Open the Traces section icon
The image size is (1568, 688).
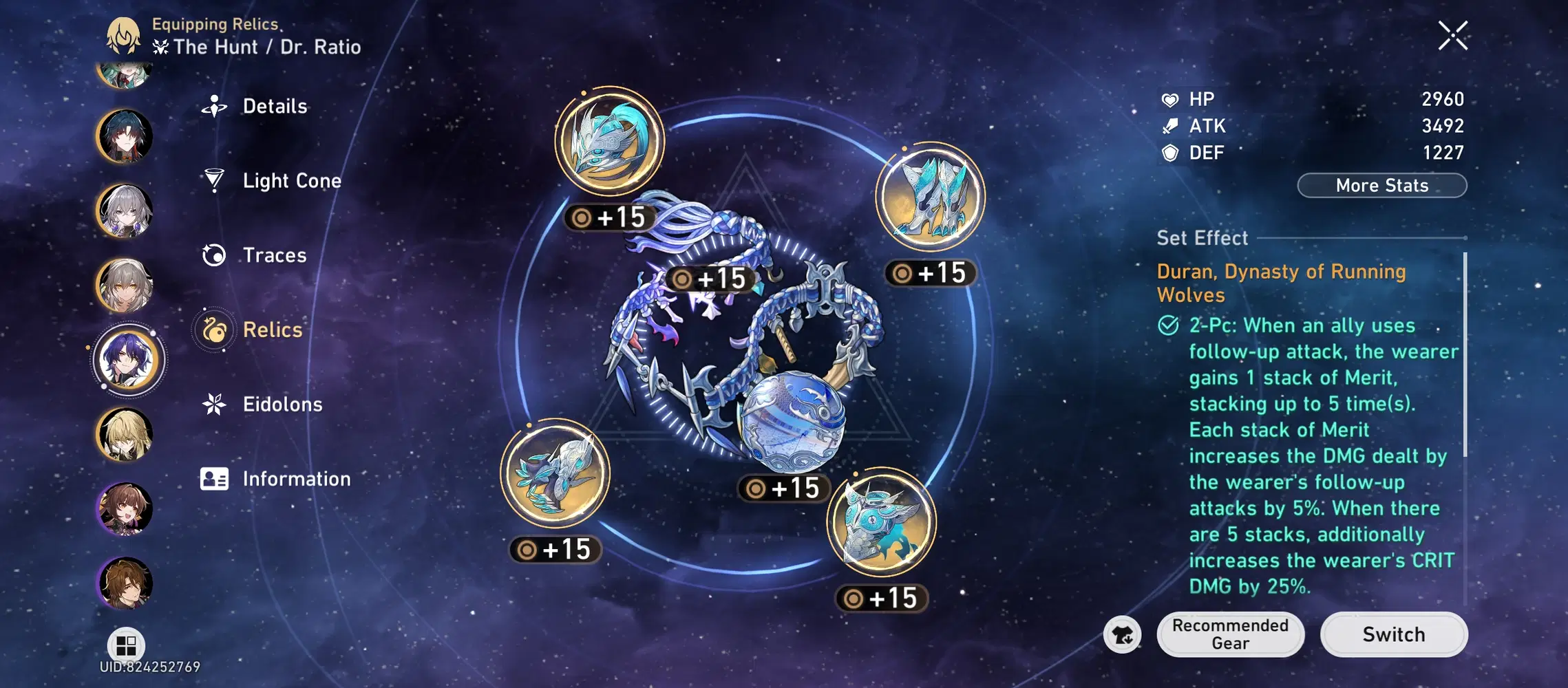[215, 255]
